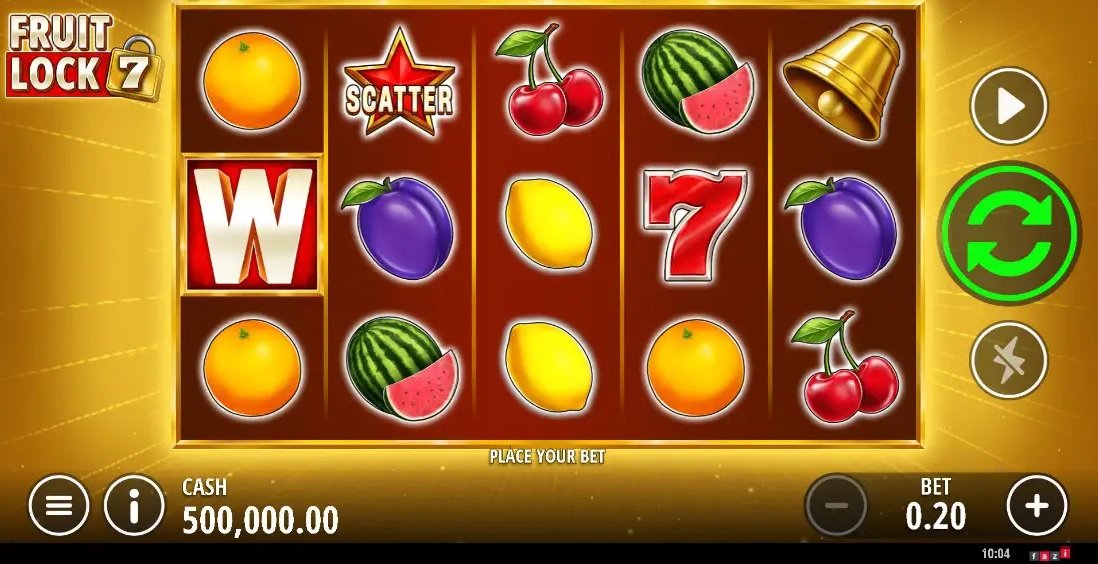
Task: Decrease the bet with the minus button
Action: (x=836, y=506)
